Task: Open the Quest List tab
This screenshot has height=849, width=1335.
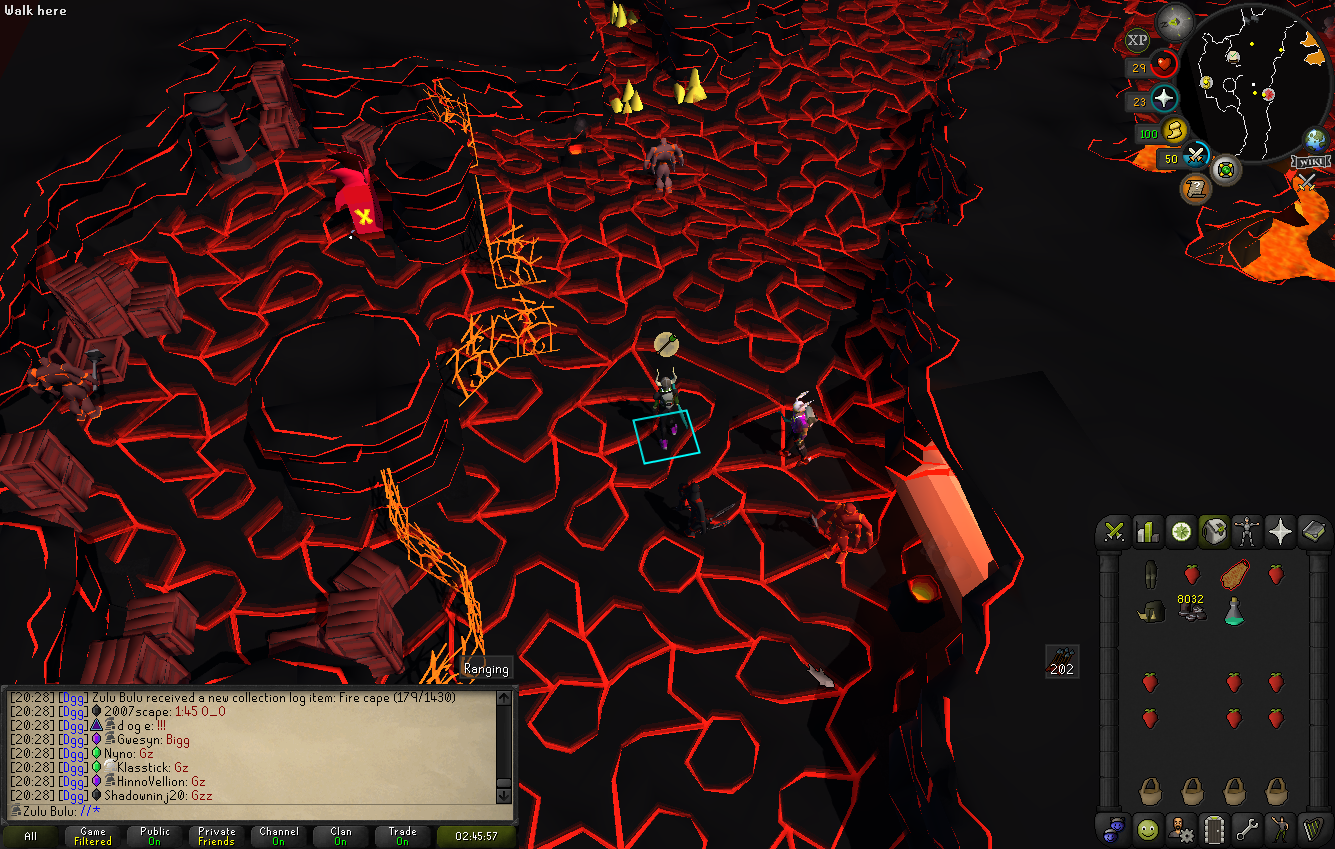Action: pyautogui.click(x=1181, y=532)
